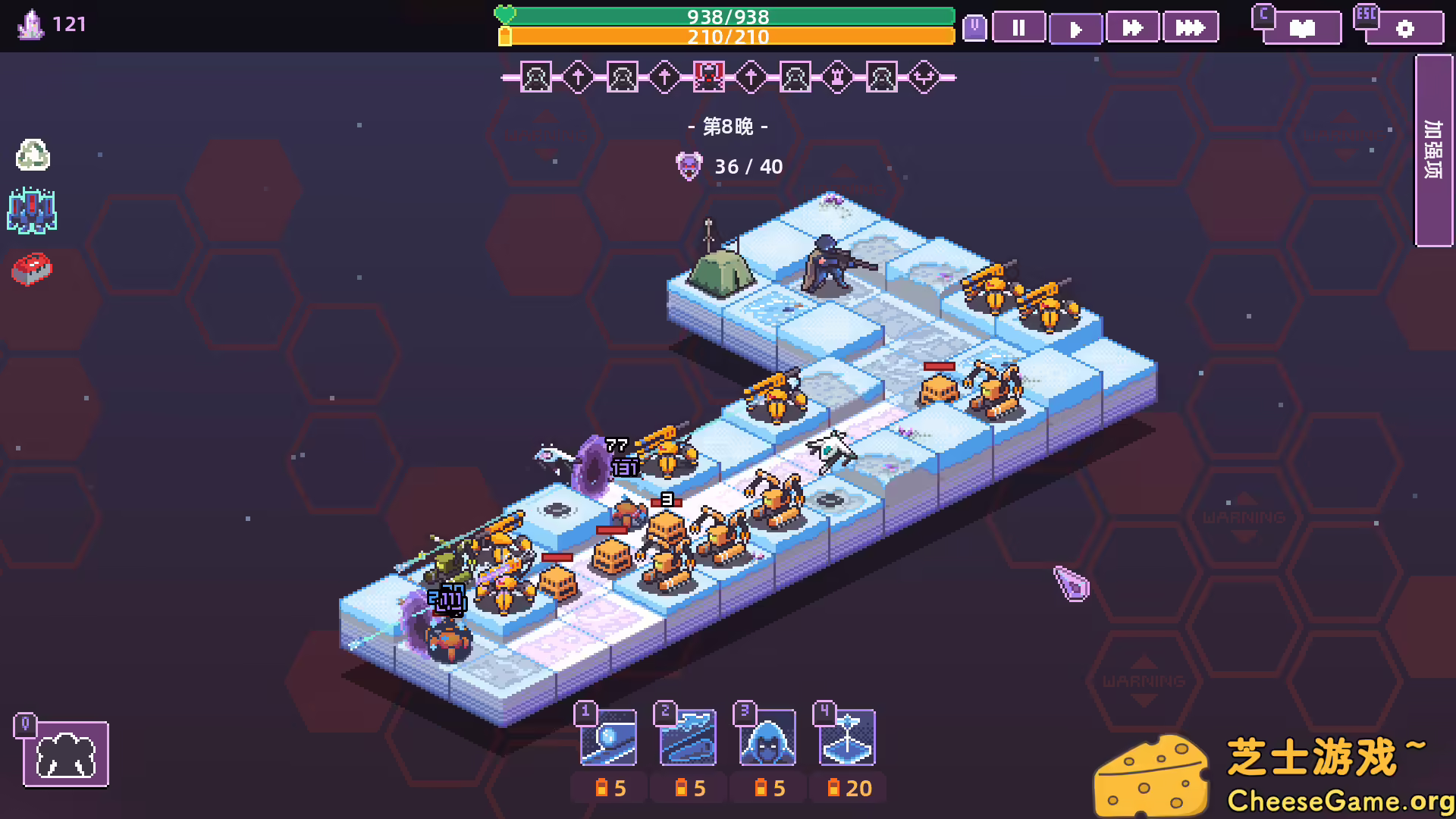Click the red button device icon

32,268
